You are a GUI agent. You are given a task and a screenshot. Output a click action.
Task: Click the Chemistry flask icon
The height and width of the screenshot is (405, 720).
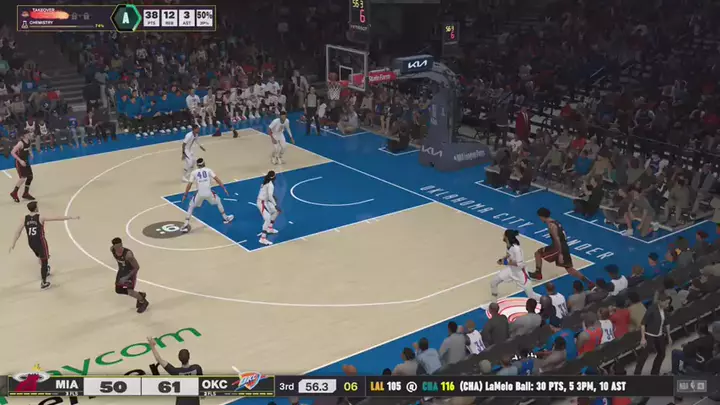click(x=24, y=23)
